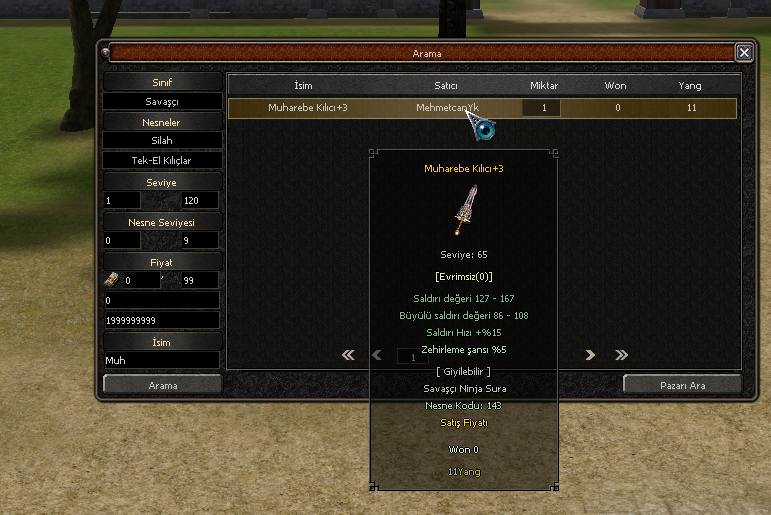
Task: Open the Tek-El Kılıçlar subcategory selector
Action: click(162, 160)
